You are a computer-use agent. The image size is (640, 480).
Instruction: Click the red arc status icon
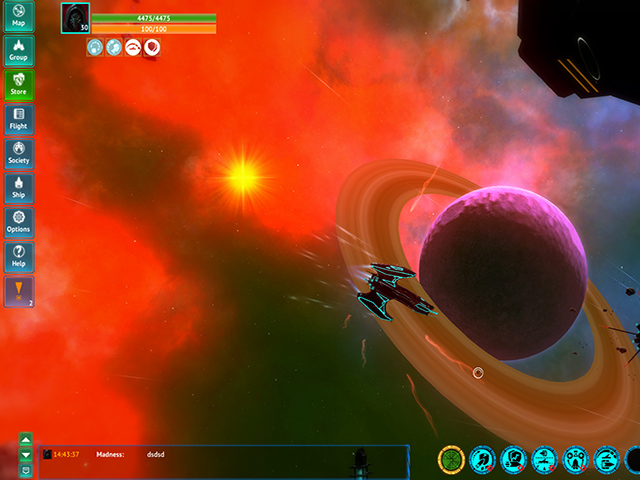point(133,47)
